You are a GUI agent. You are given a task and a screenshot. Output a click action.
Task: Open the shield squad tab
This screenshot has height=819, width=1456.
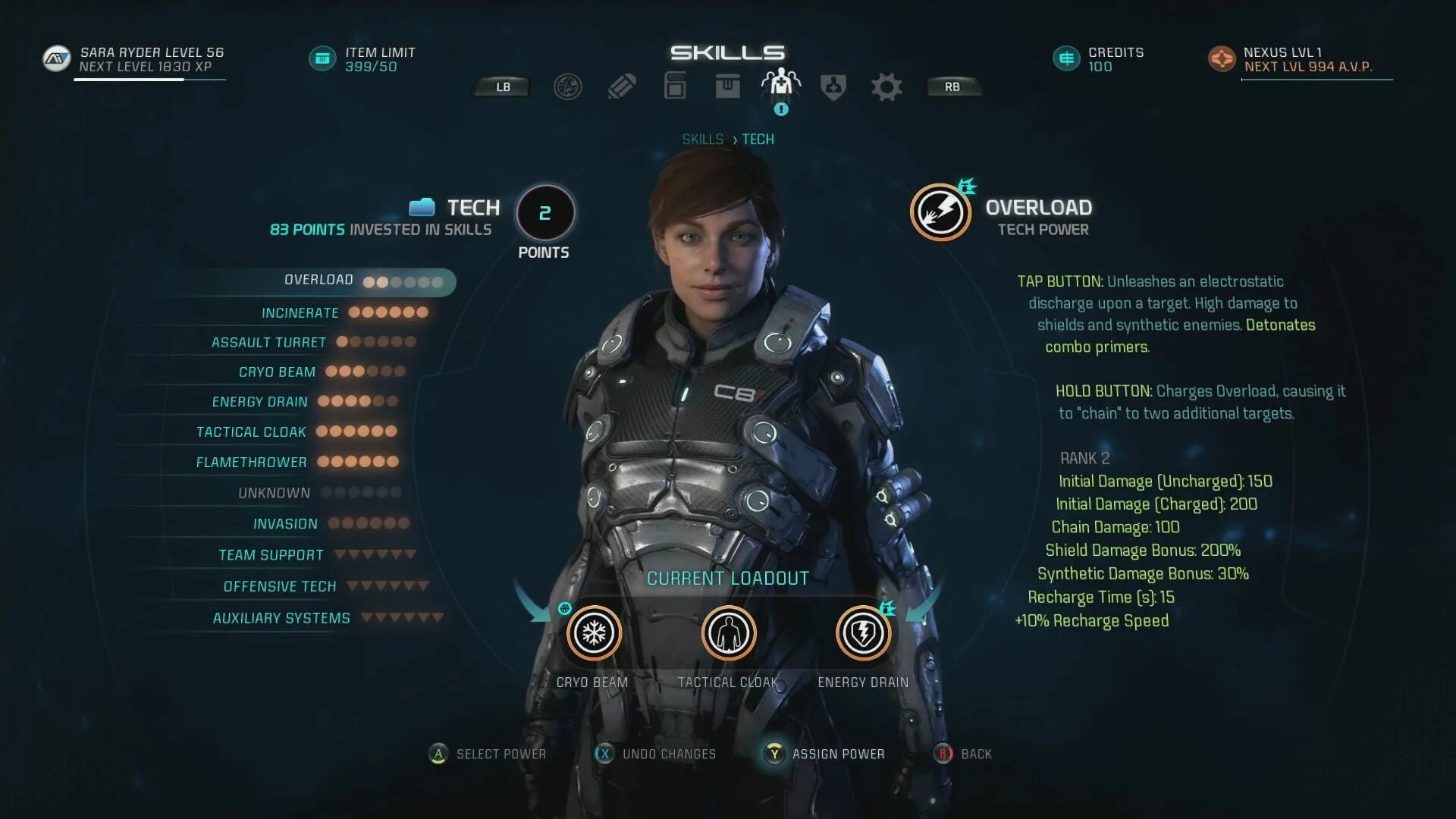click(833, 87)
